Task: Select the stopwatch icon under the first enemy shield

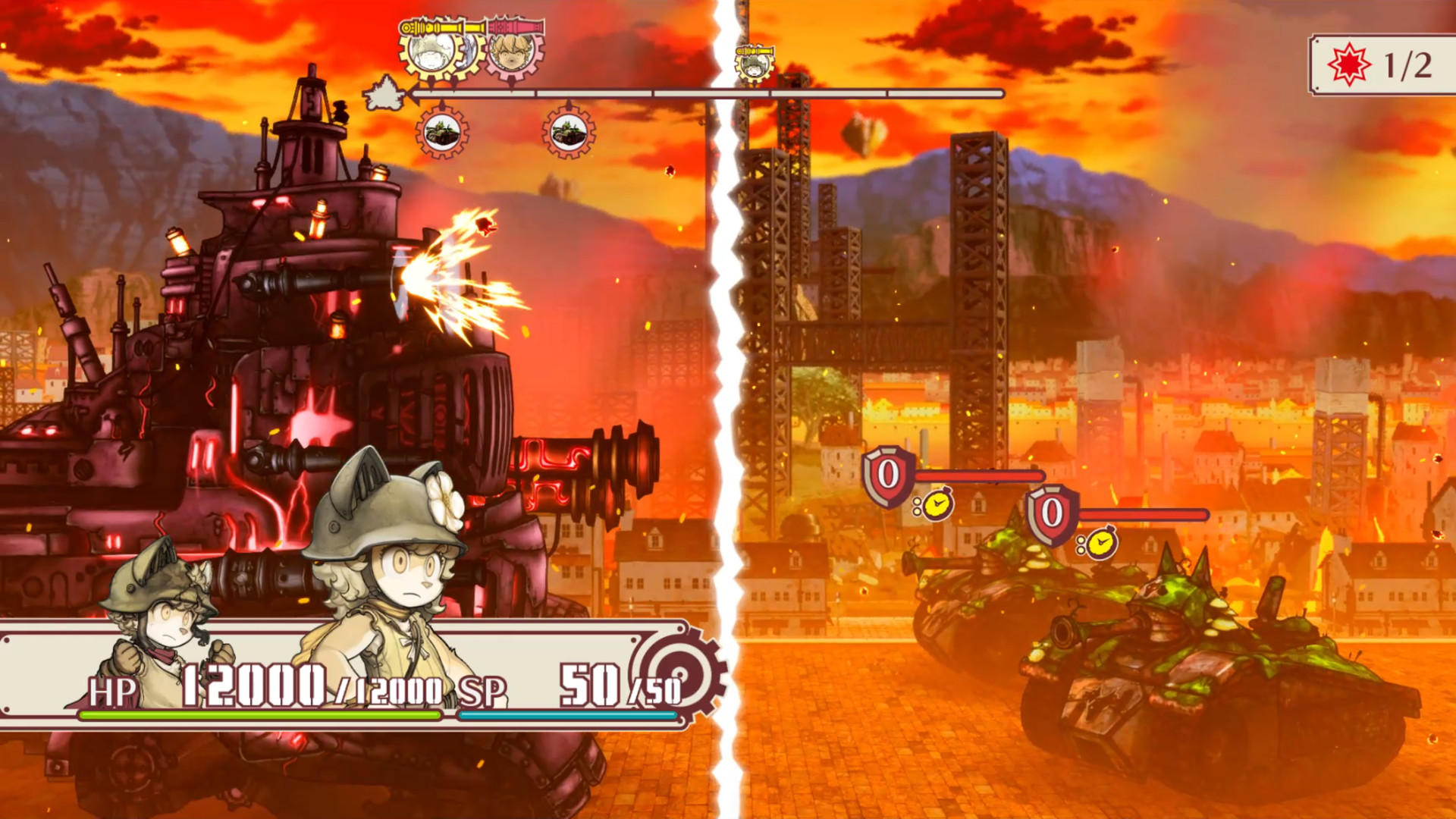Action: (x=1103, y=543)
